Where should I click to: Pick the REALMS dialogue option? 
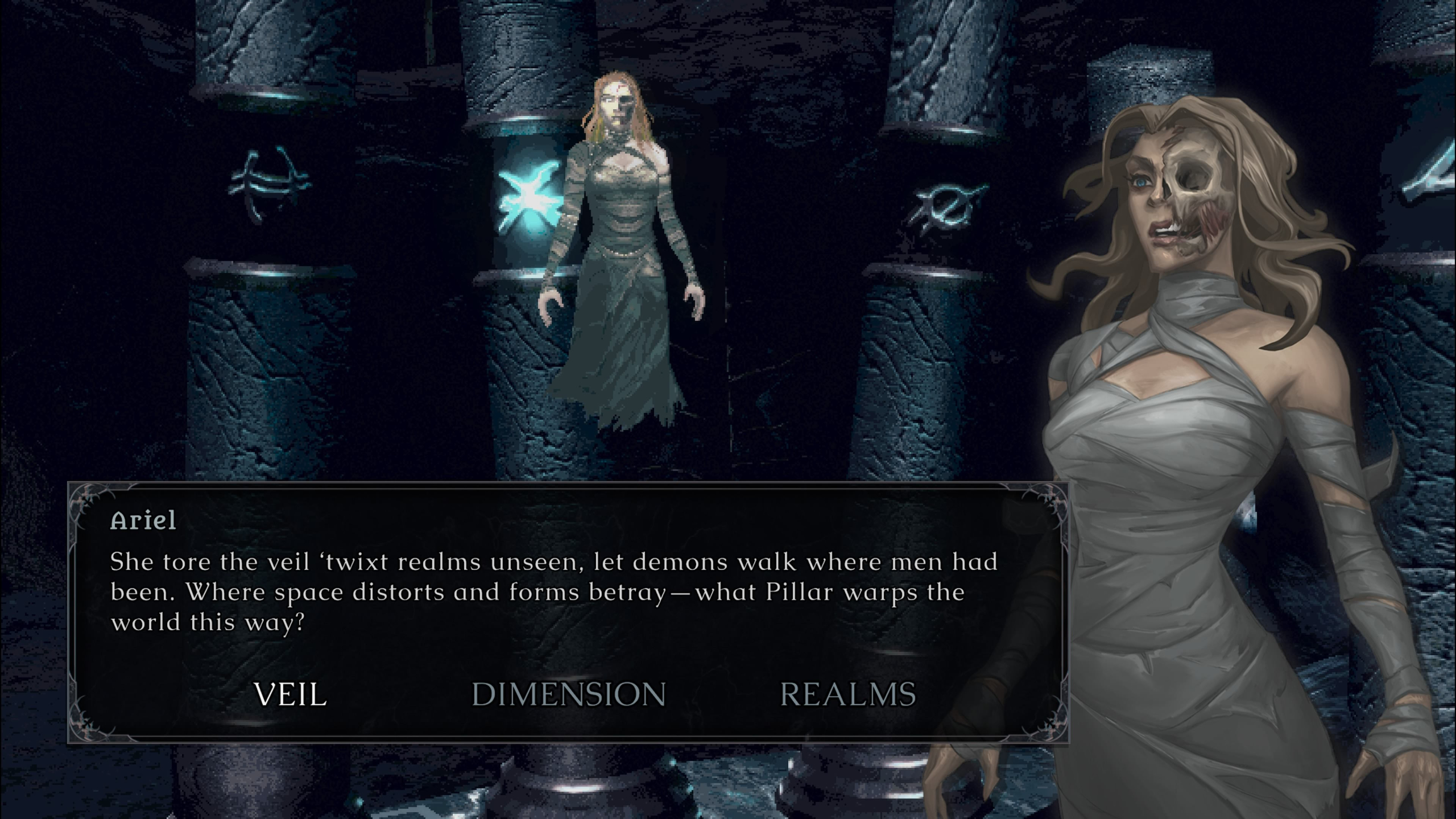(x=847, y=694)
